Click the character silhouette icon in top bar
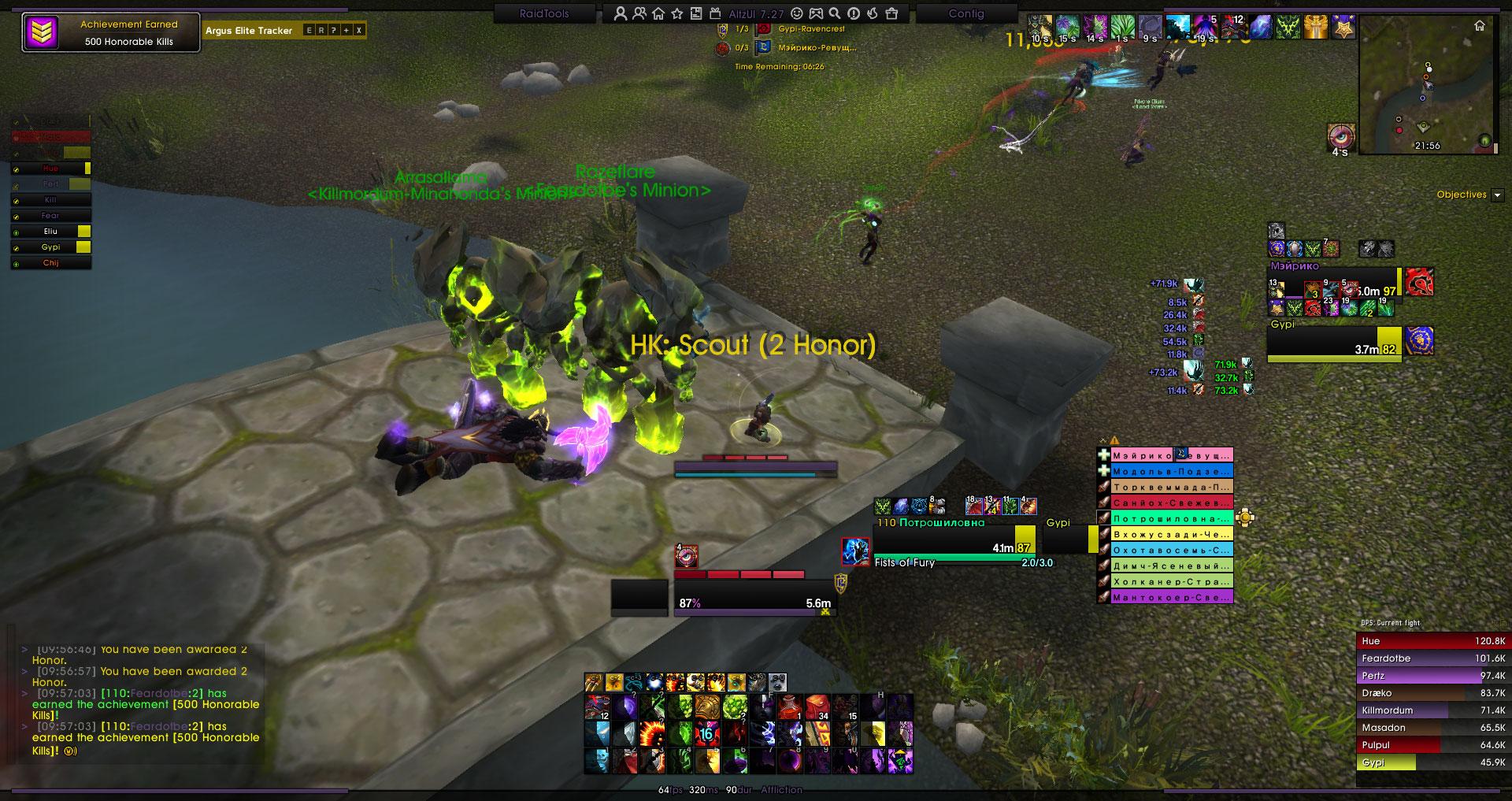 pyautogui.click(x=621, y=13)
